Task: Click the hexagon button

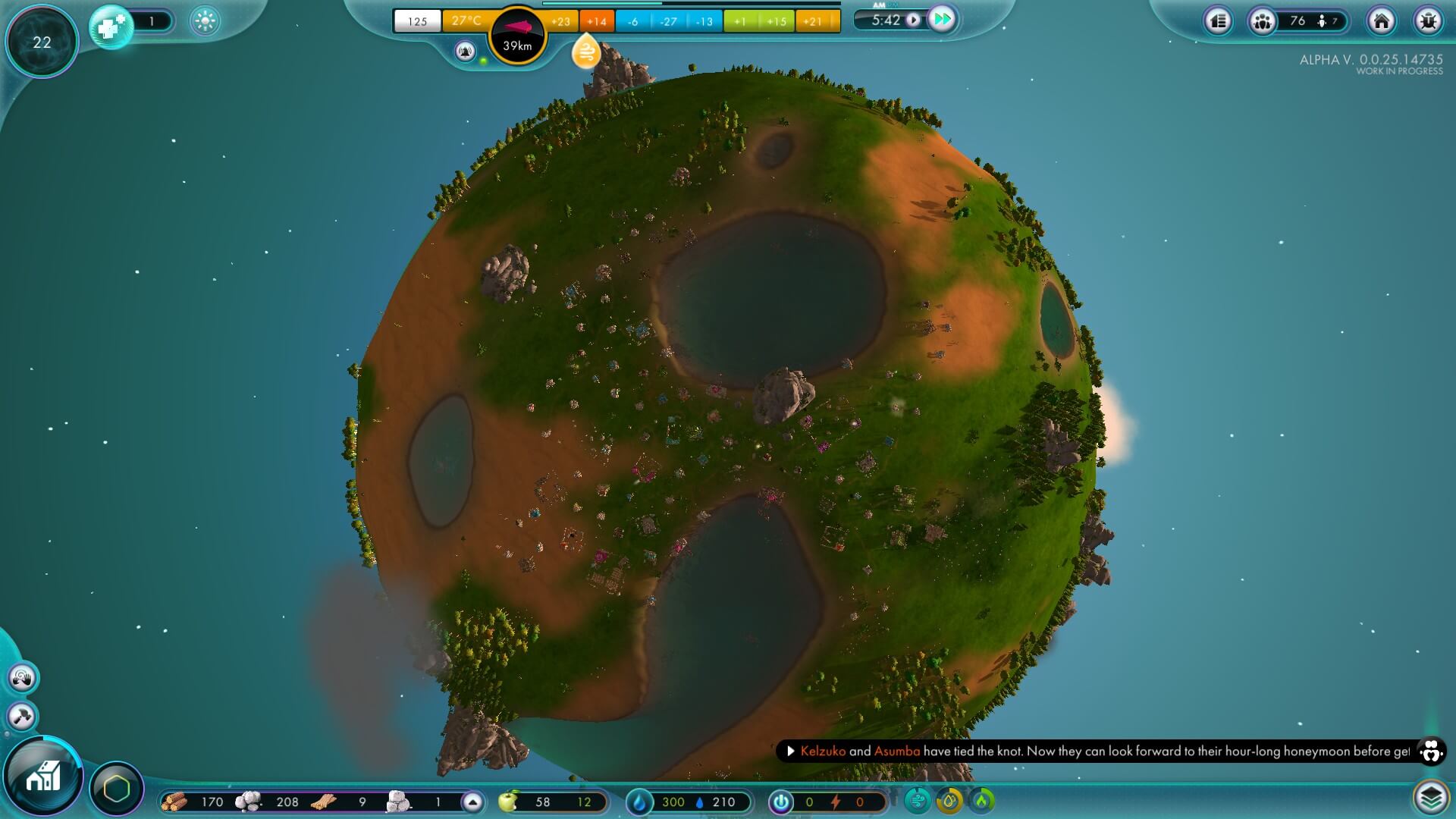Action: pos(117,789)
